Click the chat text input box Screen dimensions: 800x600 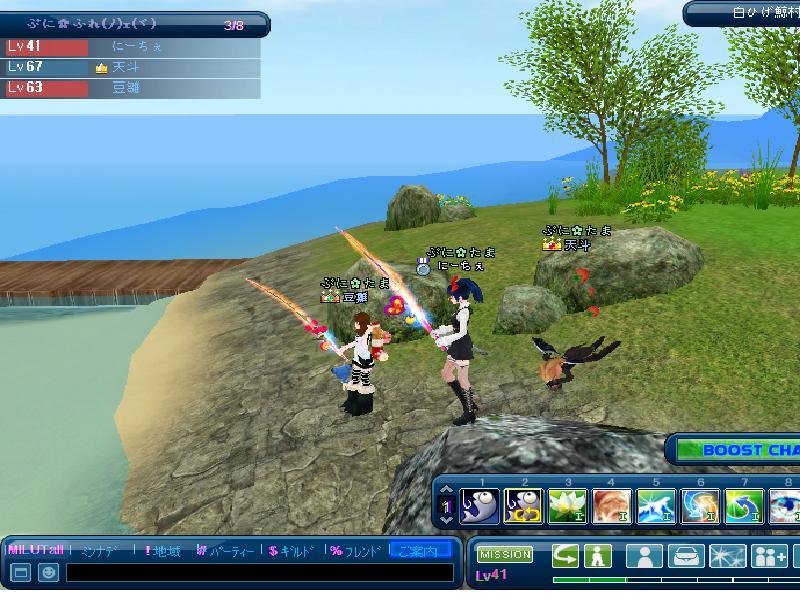coord(258,573)
